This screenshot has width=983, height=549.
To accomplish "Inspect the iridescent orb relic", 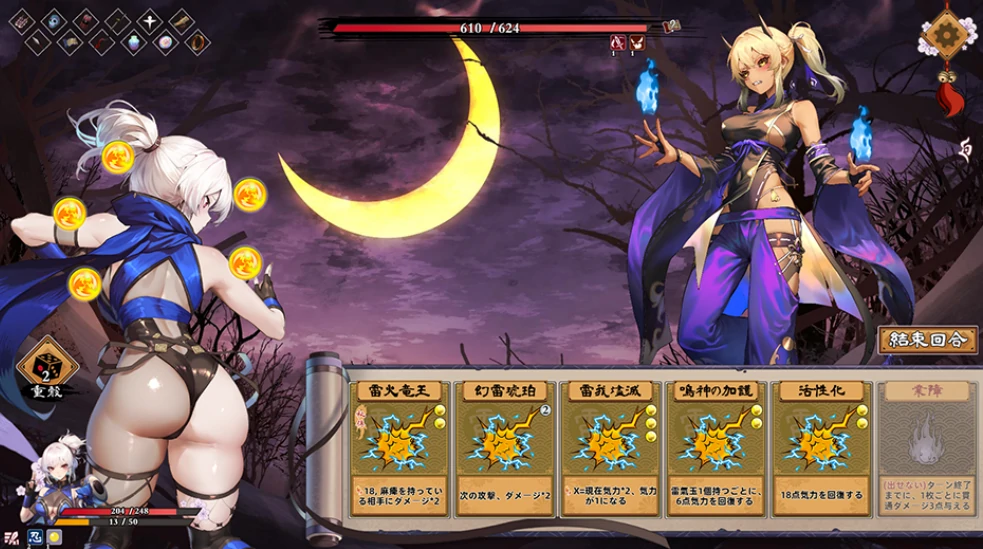I will tap(165, 43).
